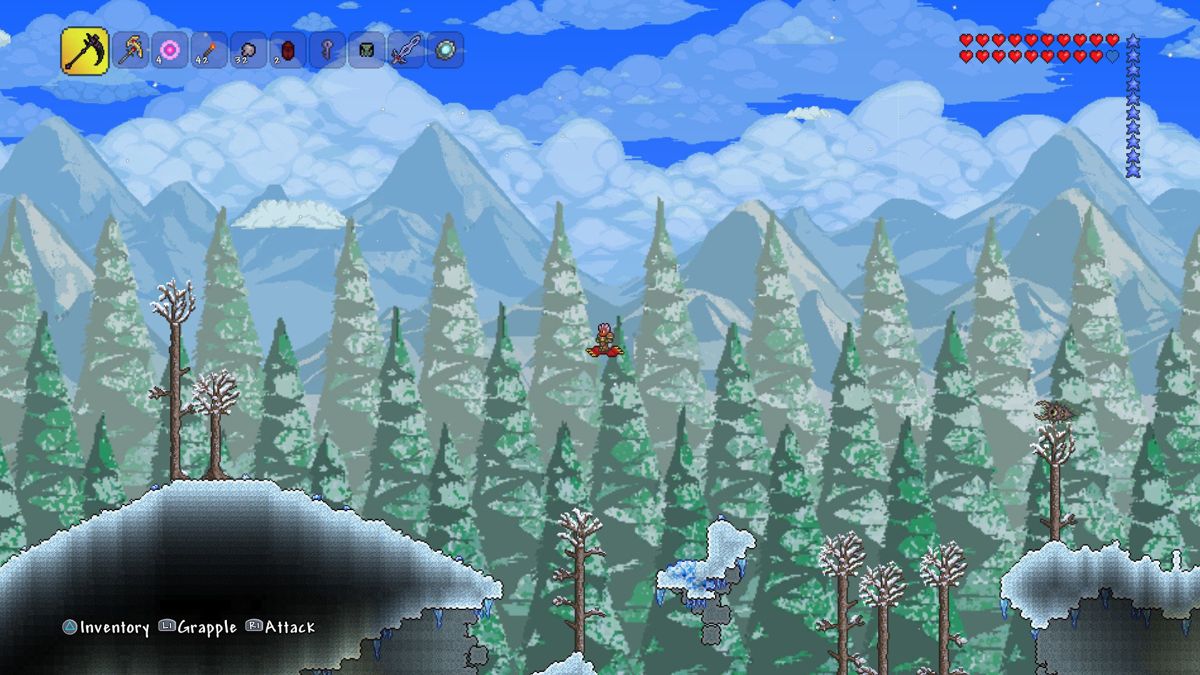This screenshot has height=675, width=1200.
Task: Choose the pink orb item slot
Action: 169,50
